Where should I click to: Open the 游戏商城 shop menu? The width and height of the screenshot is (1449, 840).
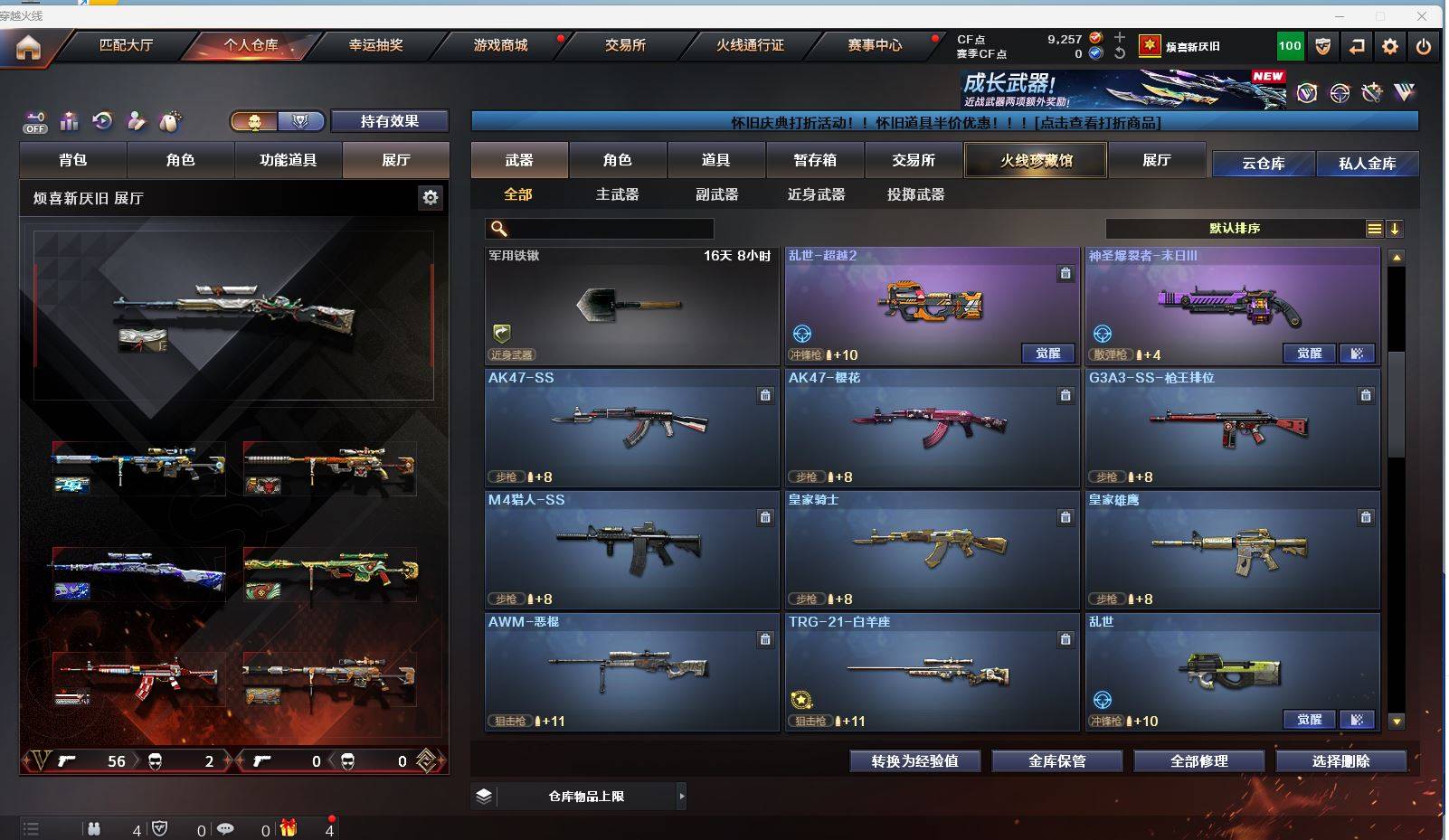click(500, 45)
